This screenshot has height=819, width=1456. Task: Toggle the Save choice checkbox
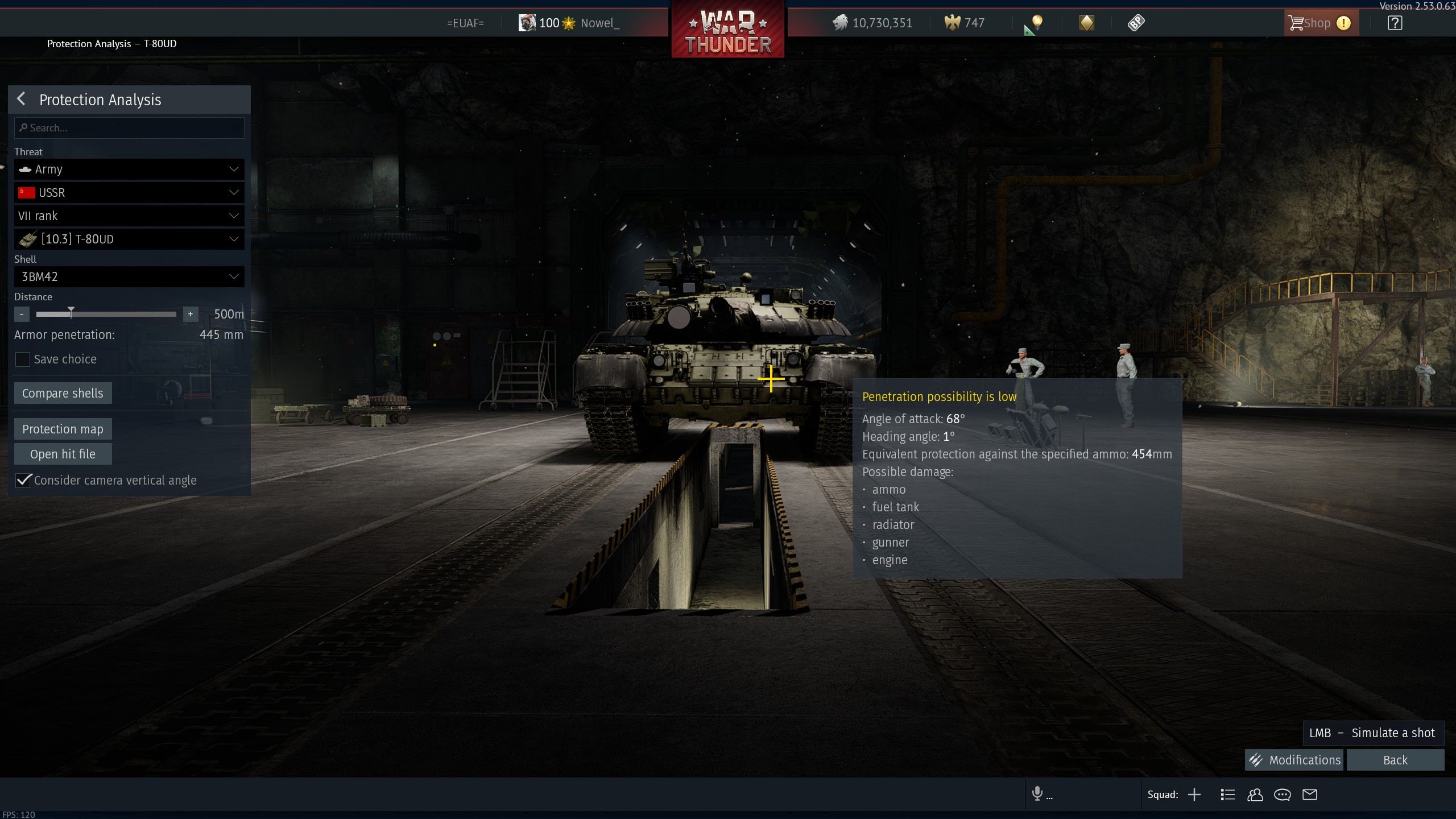pyautogui.click(x=23, y=359)
